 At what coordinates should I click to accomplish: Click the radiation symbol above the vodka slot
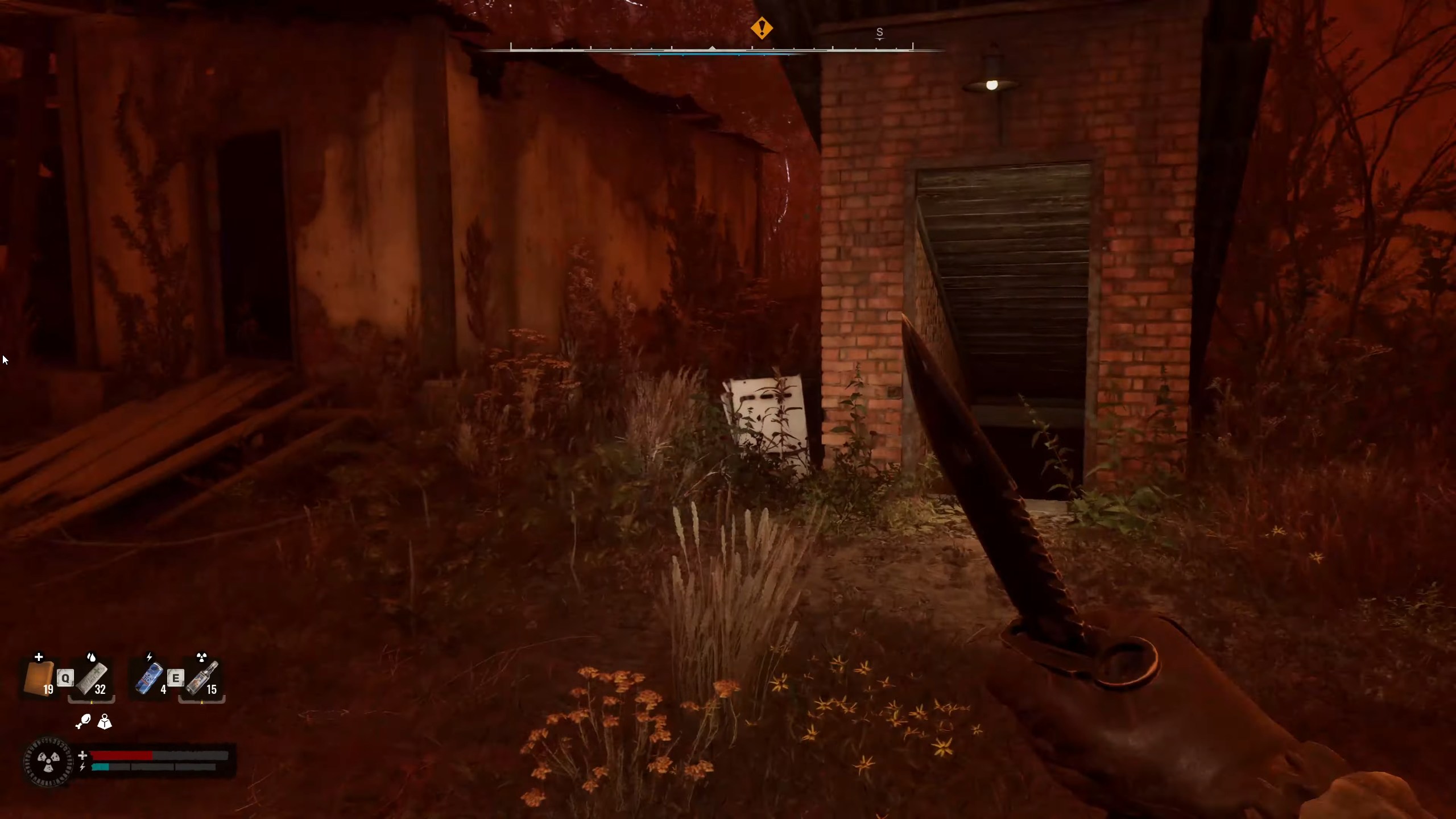point(201,656)
